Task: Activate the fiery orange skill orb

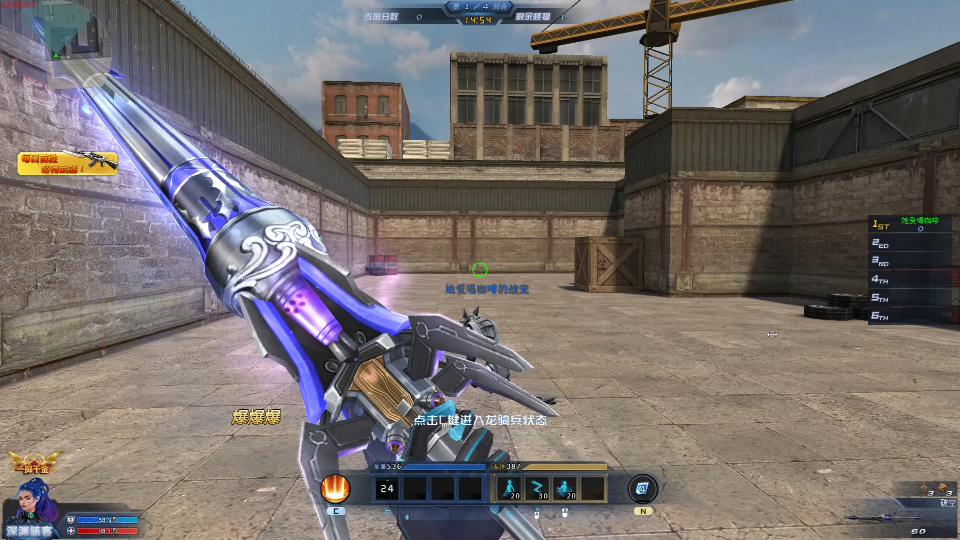Action: point(336,489)
